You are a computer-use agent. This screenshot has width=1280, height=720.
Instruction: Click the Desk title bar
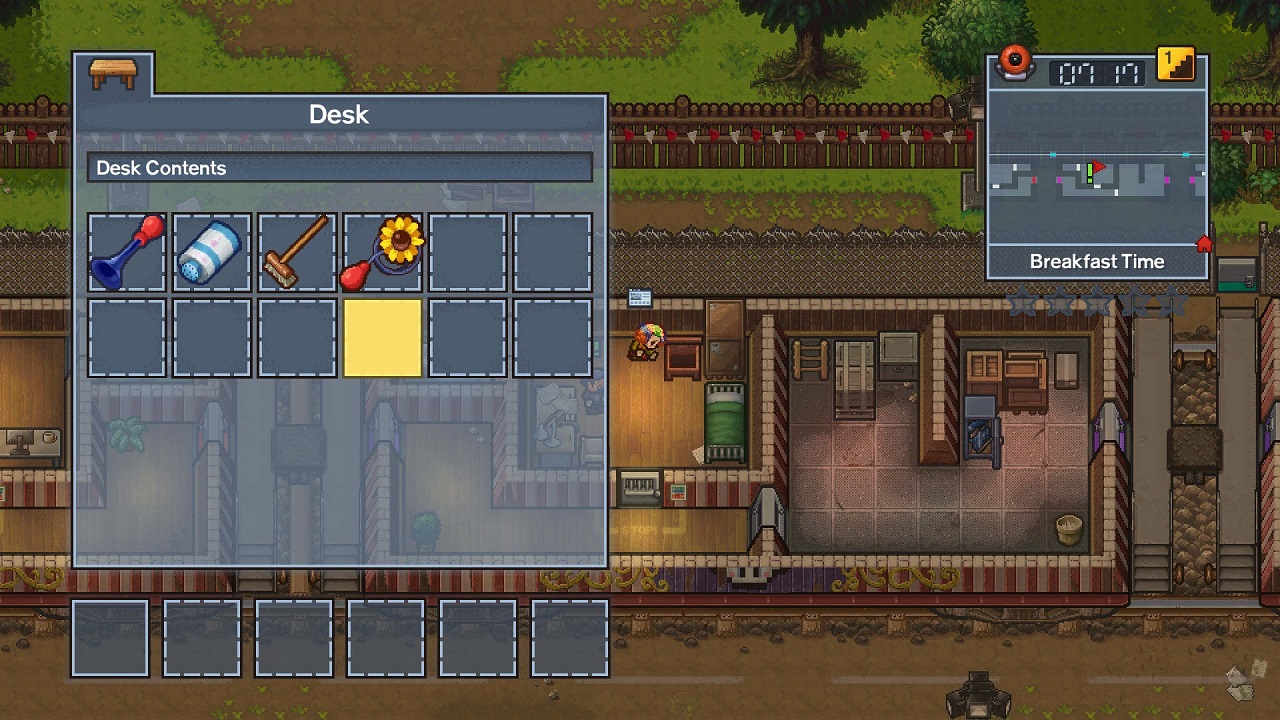coord(340,114)
